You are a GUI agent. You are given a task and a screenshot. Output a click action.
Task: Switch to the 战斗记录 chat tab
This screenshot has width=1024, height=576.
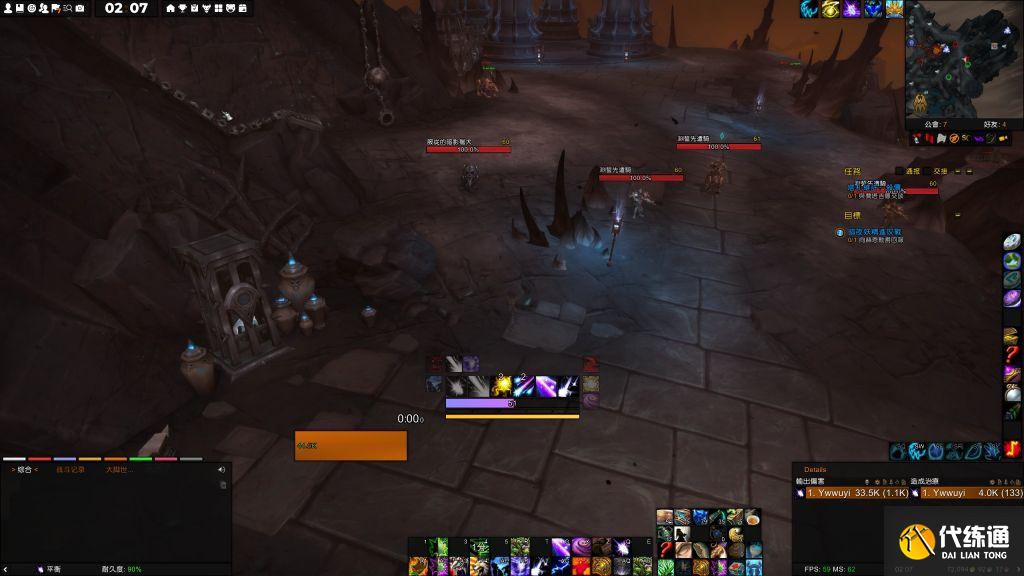tap(69, 469)
